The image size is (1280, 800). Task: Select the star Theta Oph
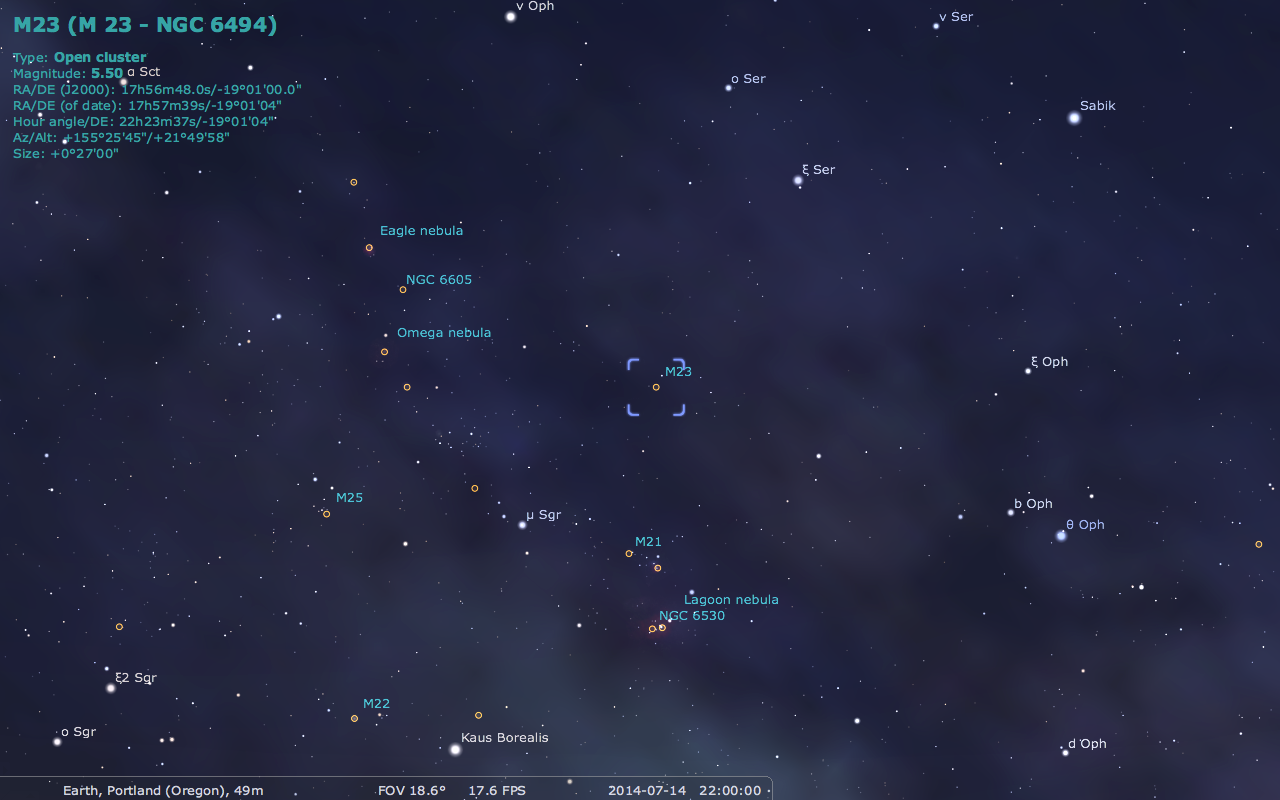coord(1059,536)
